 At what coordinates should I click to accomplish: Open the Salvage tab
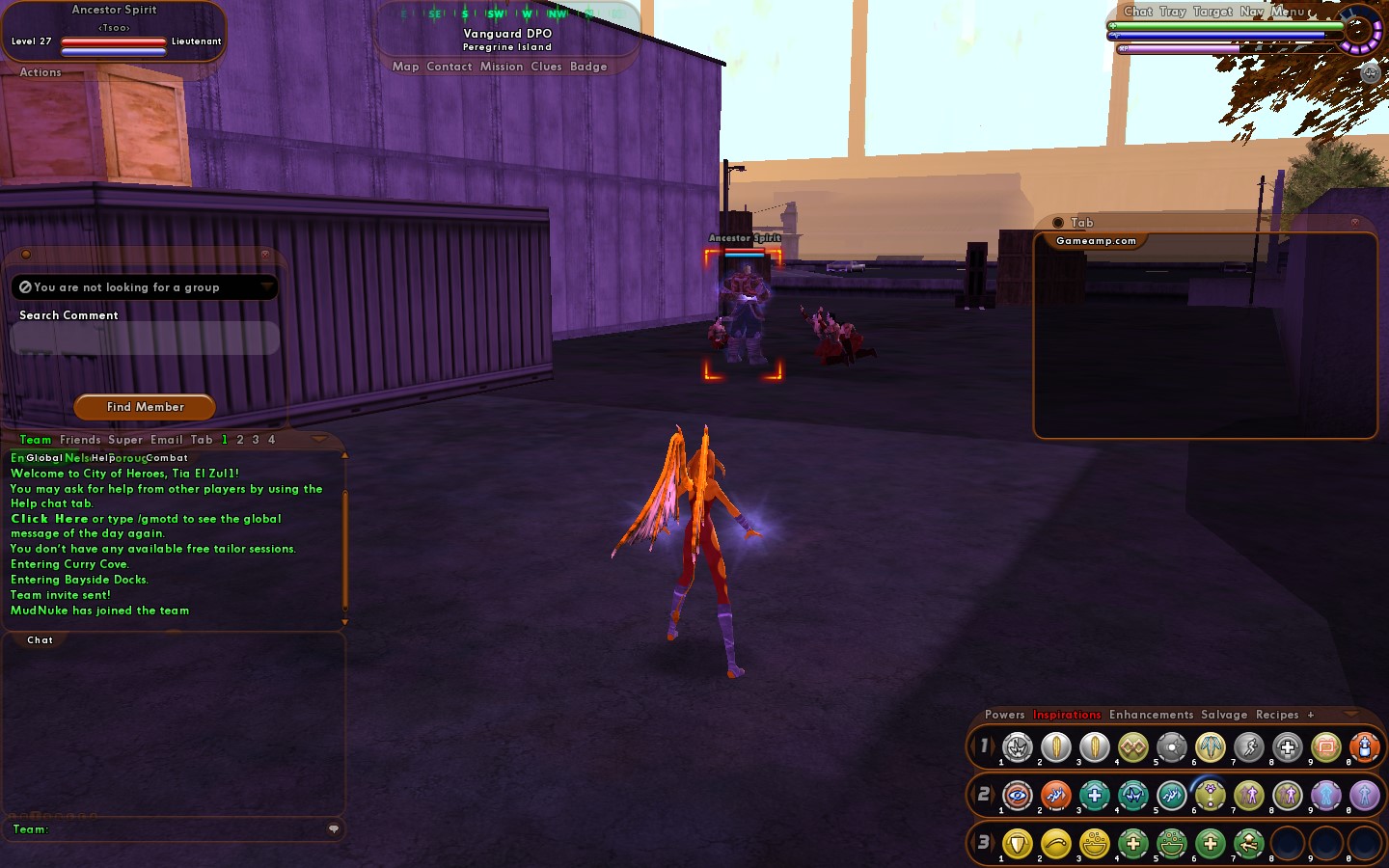(1224, 715)
